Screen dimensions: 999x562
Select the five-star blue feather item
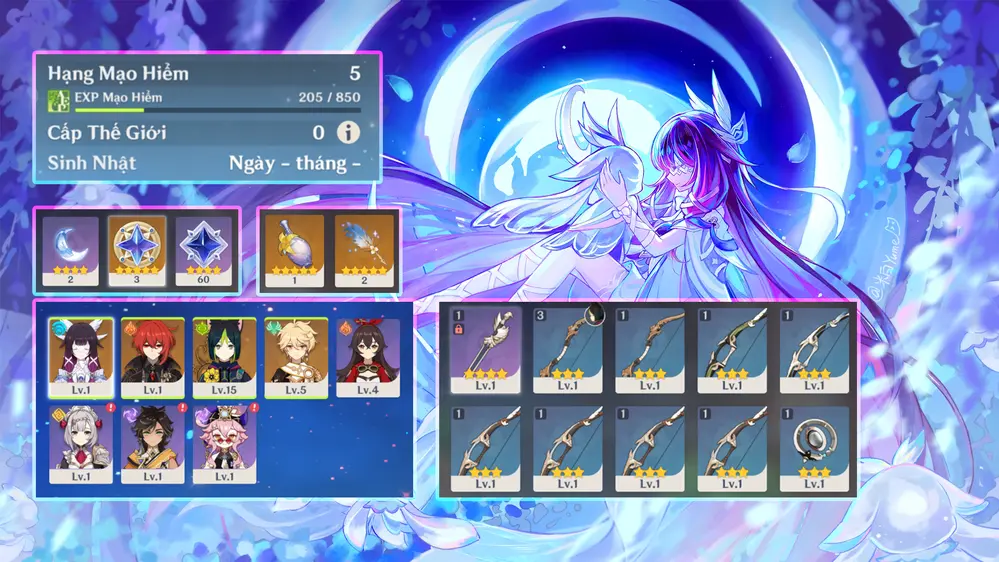tap(360, 250)
